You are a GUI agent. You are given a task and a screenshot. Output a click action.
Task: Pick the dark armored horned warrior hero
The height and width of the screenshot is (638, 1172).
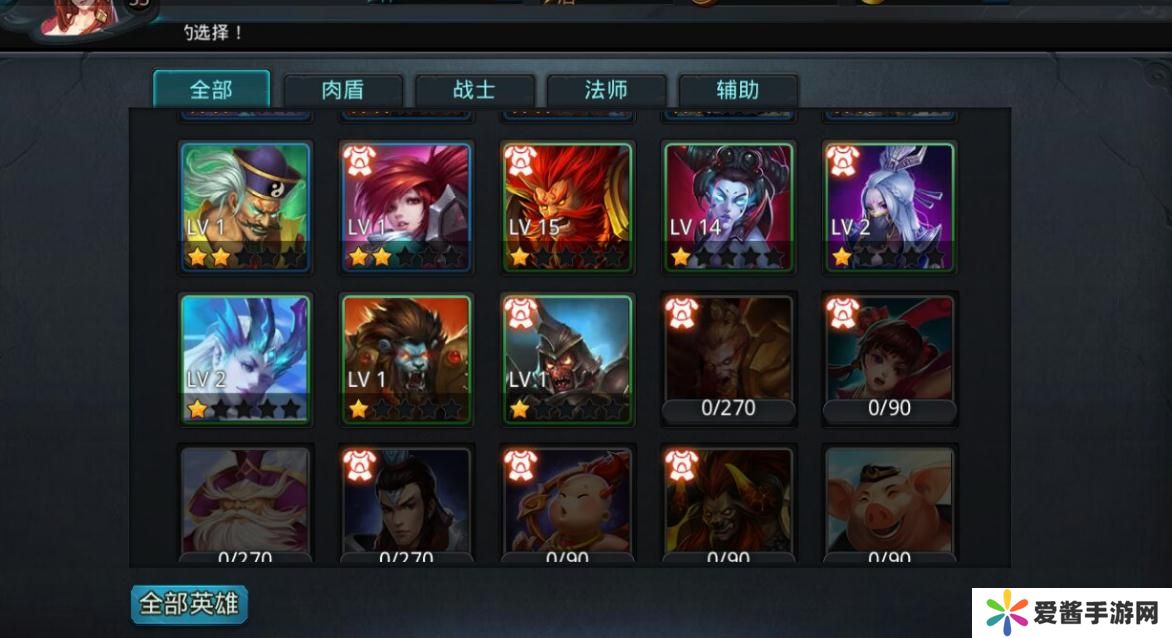click(x=567, y=358)
